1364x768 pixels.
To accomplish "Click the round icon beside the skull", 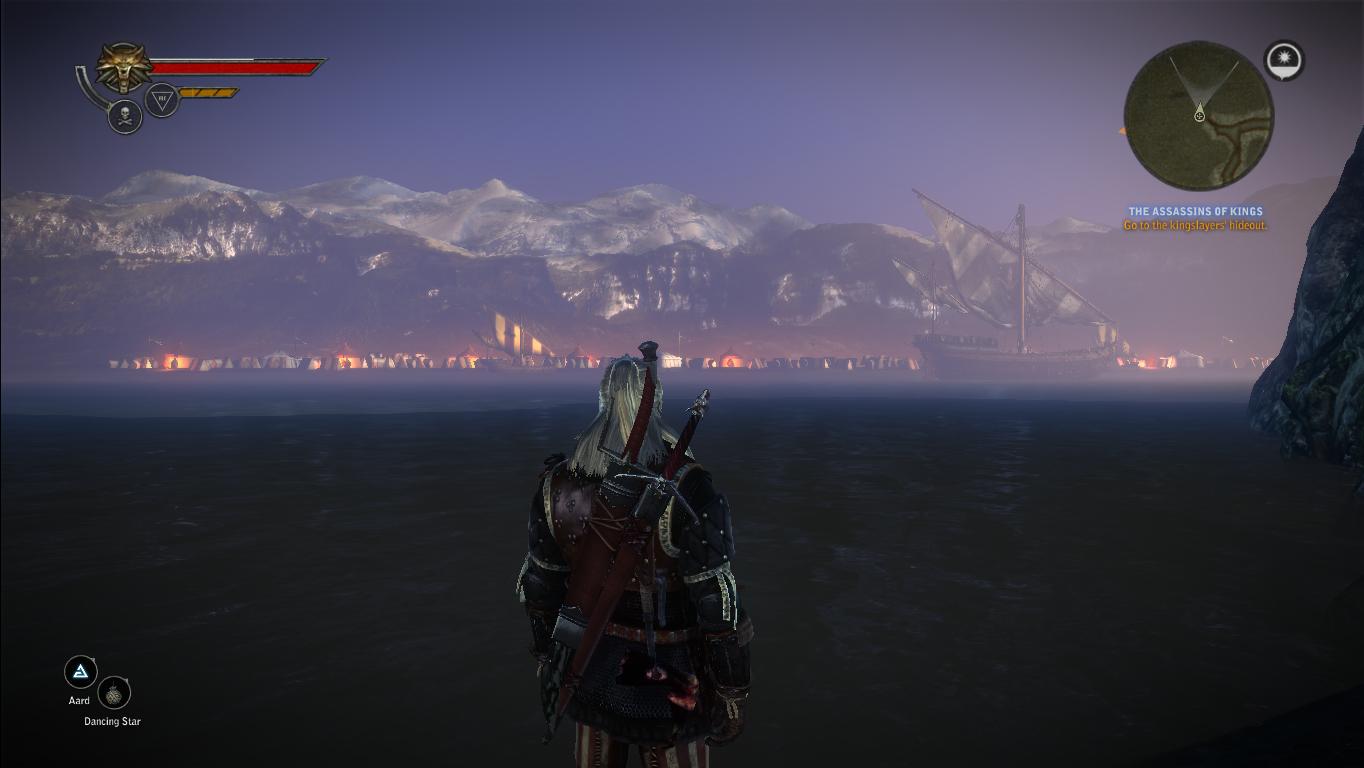I will tap(162, 100).
